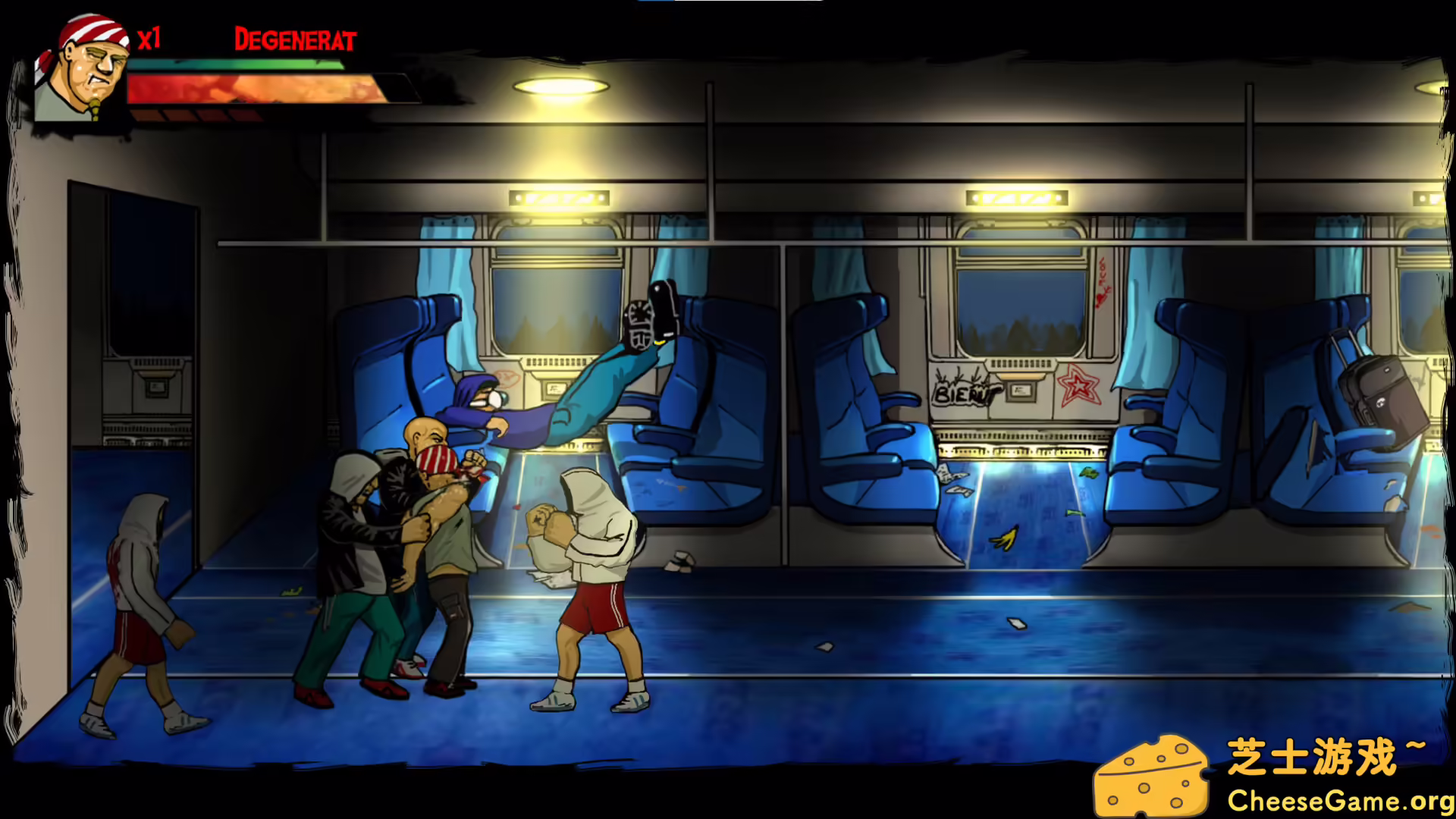This screenshot has width=1456, height=819.
Task: Click the lit ceiling lamp icon
Action: (561, 86)
